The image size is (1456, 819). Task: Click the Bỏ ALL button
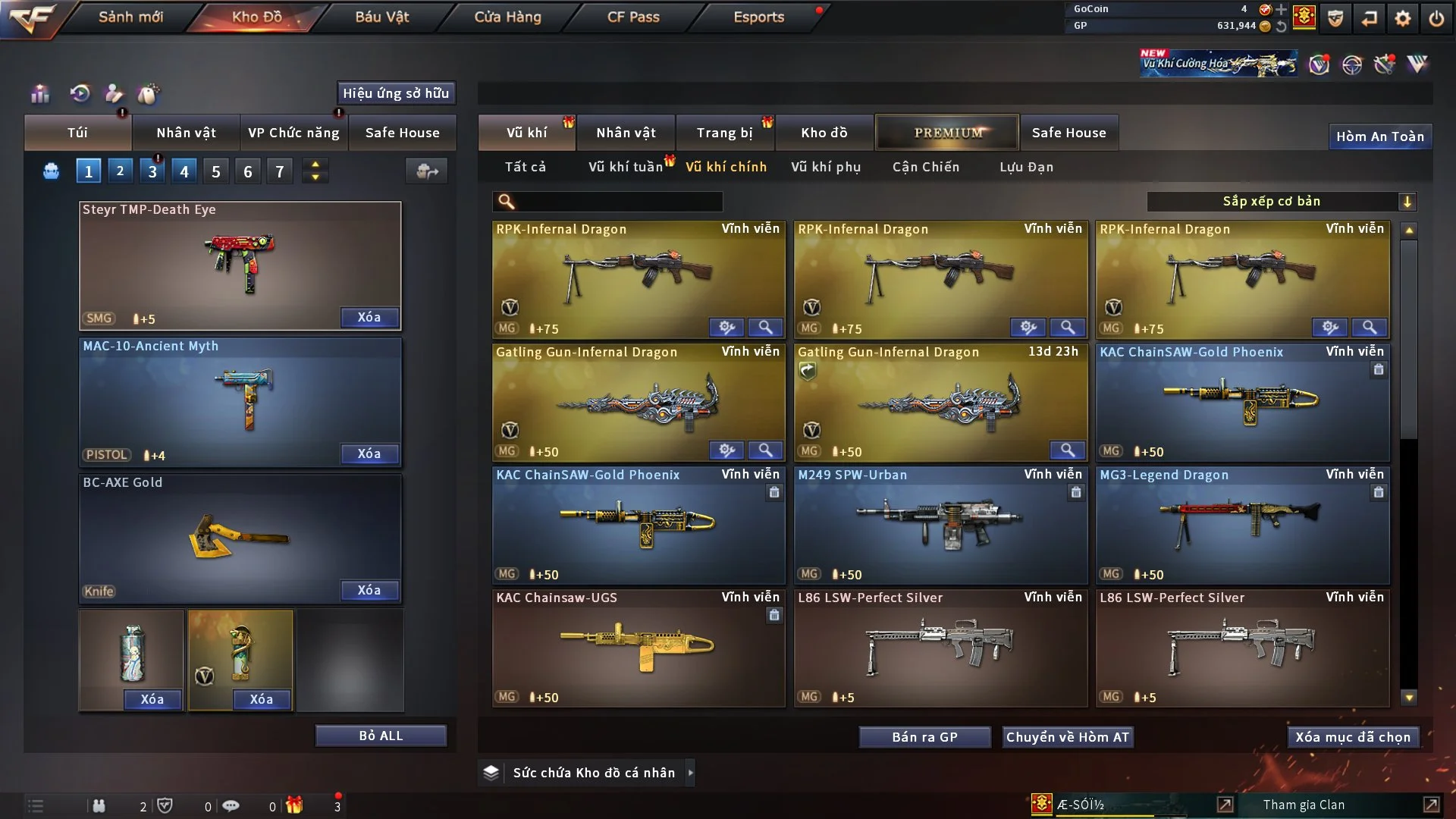click(x=381, y=736)
